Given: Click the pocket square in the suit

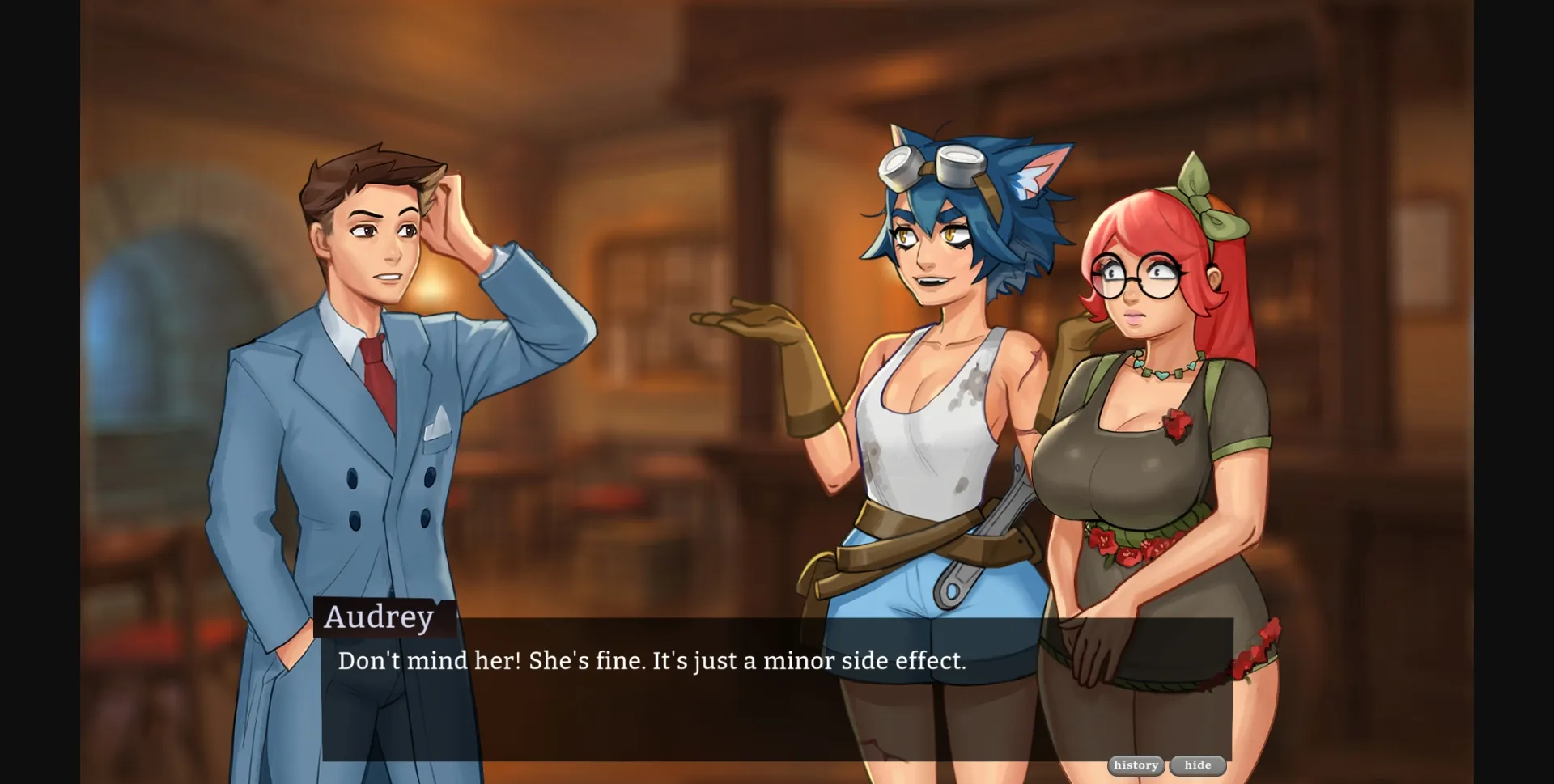Looking at the screenshot, I should [437, 421].
